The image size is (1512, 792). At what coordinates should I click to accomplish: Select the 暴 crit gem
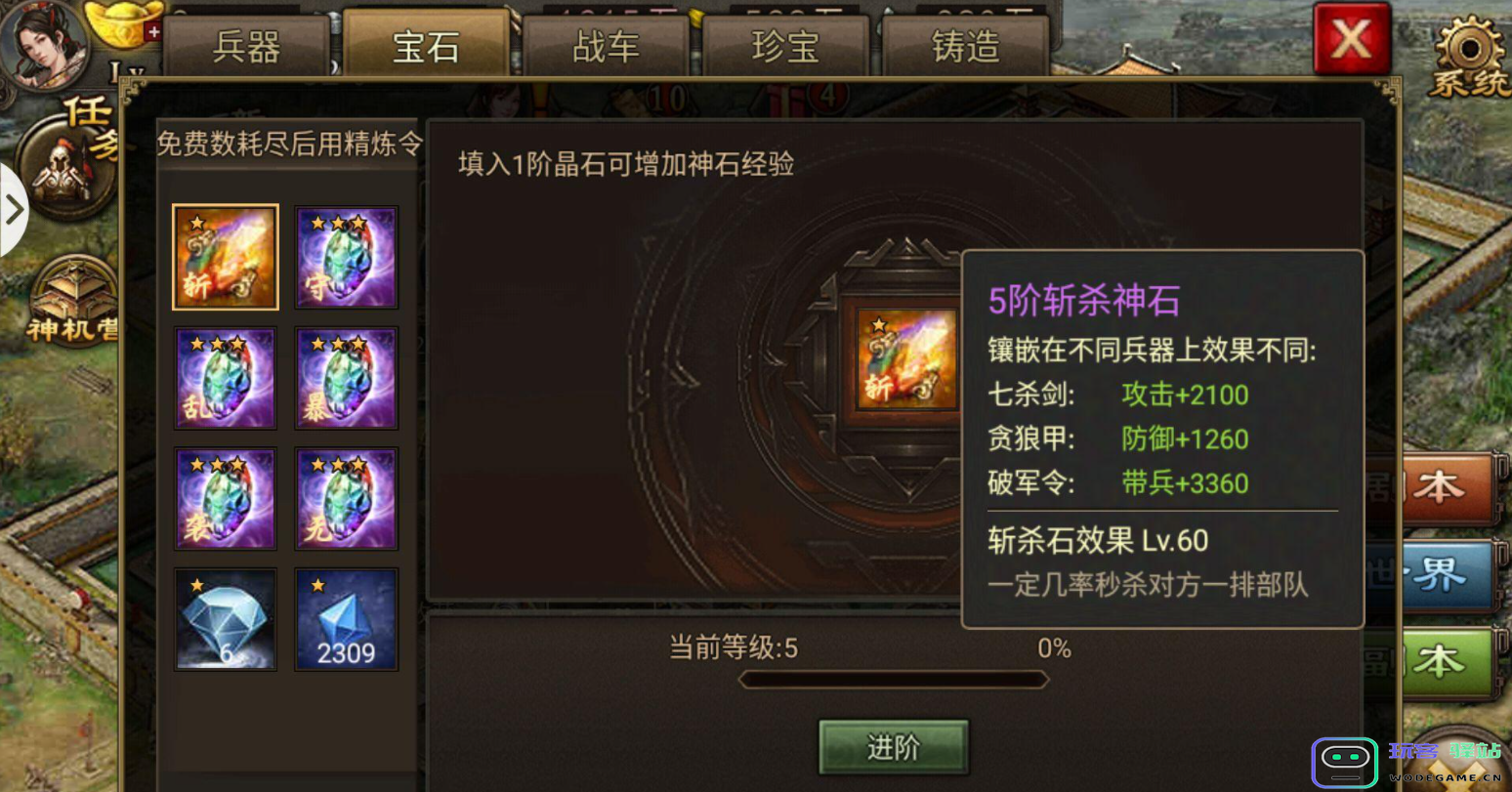(346, 377)
